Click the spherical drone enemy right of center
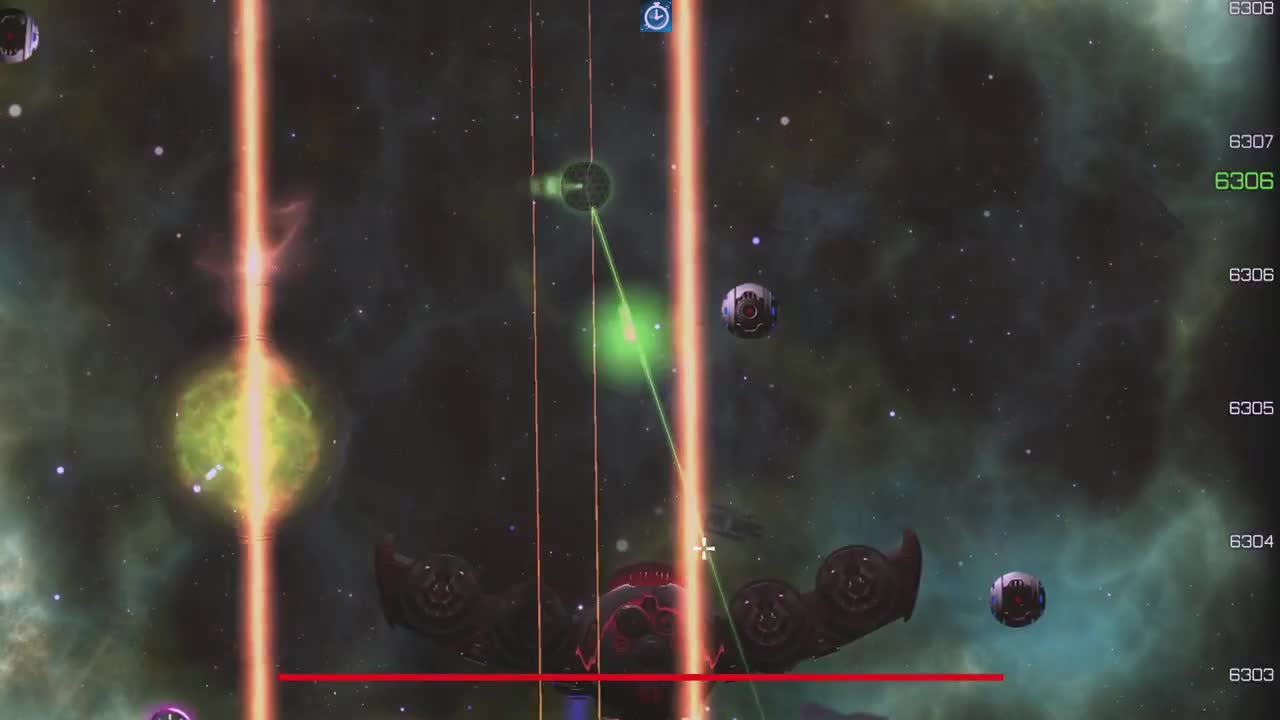Image resolution: width=1280 pixels, height=720 pixels. click(x=748, y=308)
